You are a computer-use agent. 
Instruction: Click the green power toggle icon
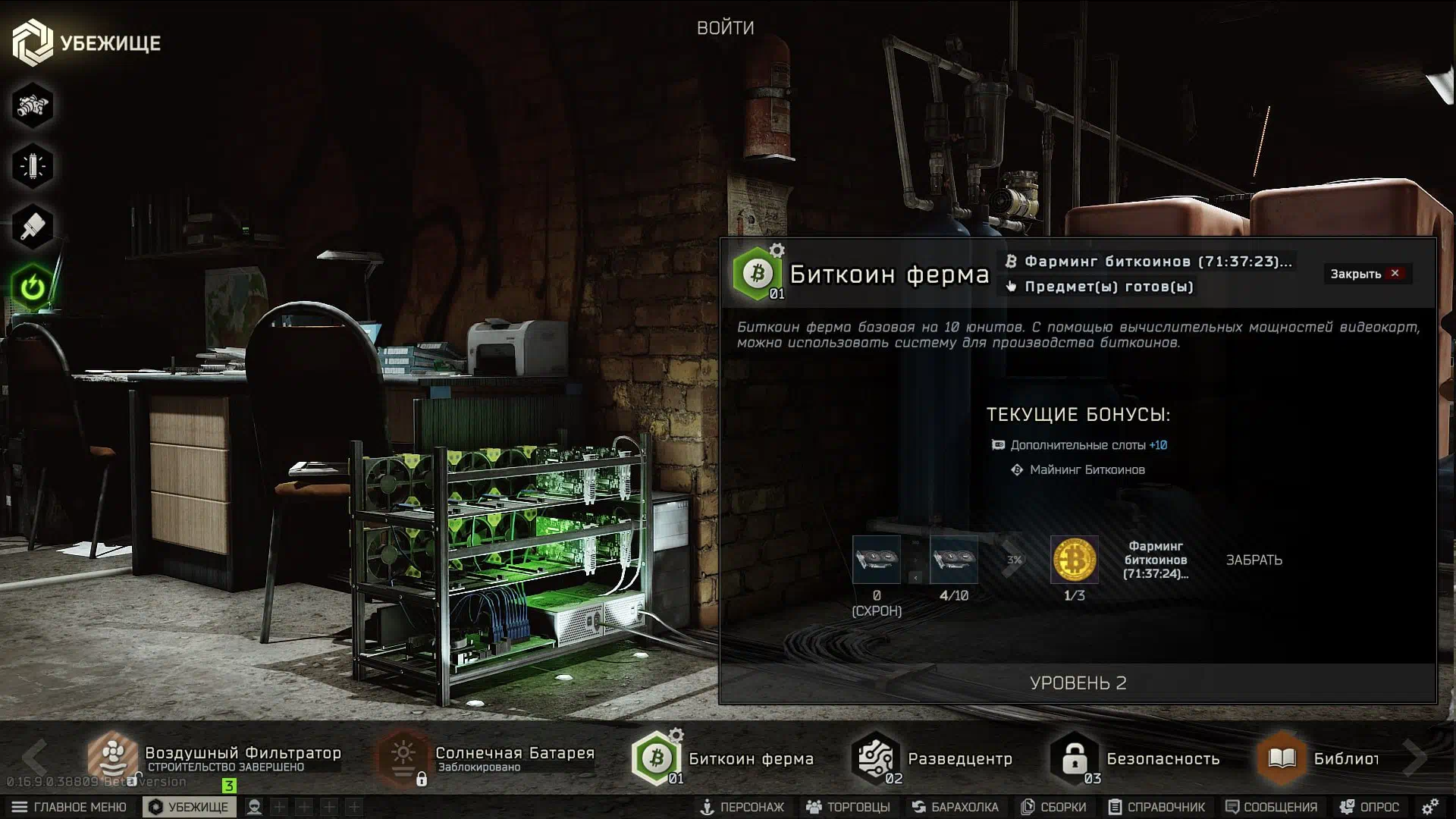(x=32, y=287)
